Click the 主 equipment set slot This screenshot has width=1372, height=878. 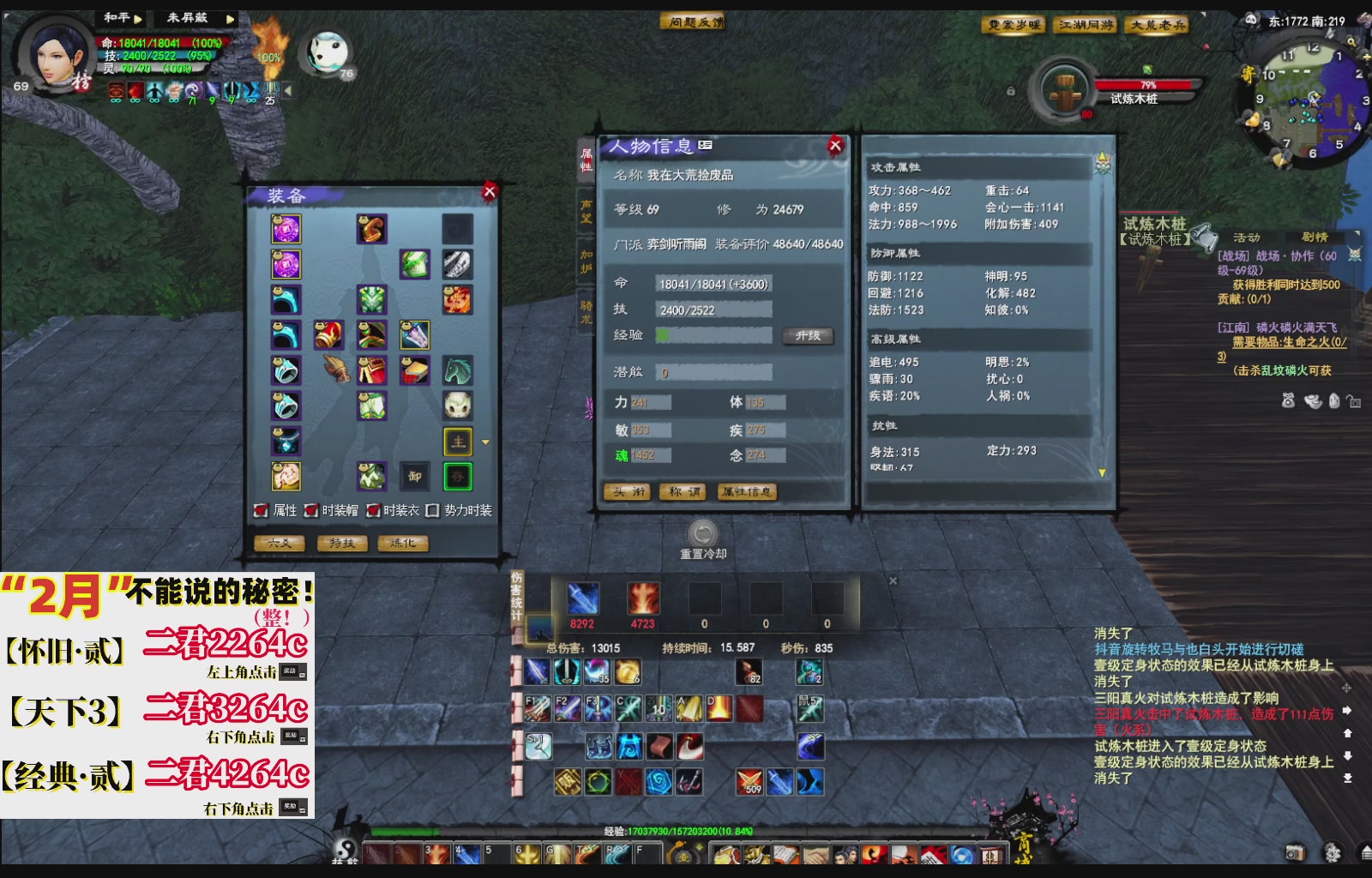tap(458, 441)
